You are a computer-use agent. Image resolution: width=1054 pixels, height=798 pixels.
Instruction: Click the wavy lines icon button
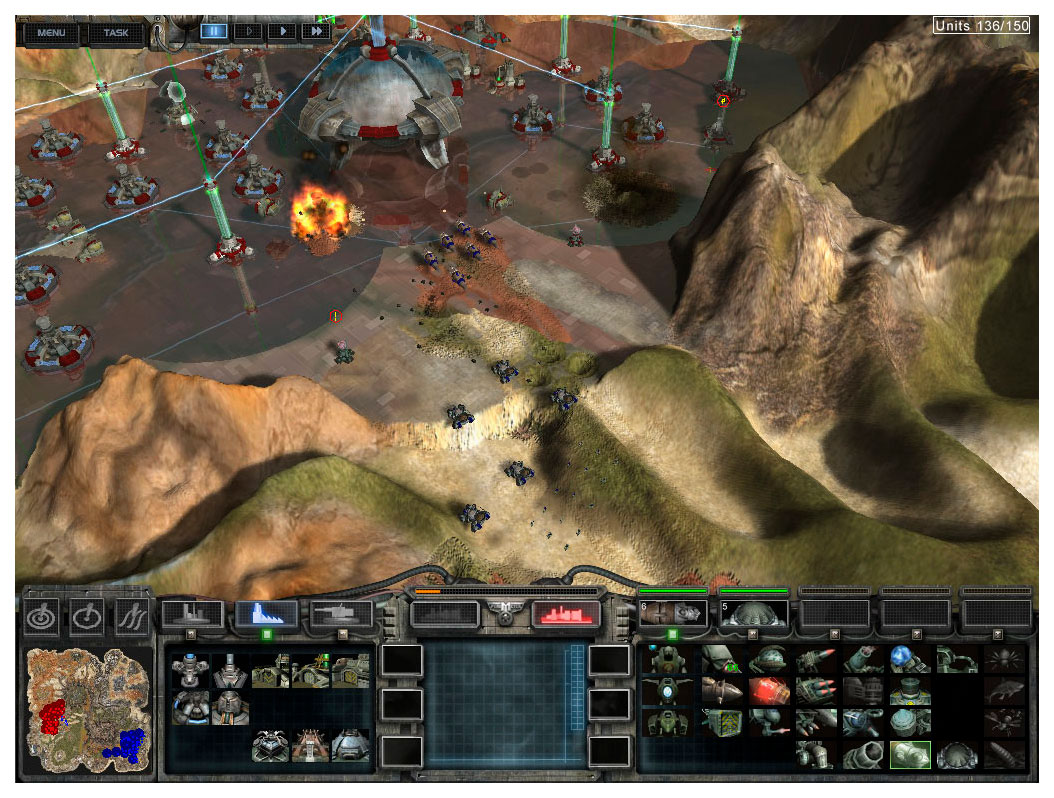pyautogui.click(x=131, y=617)
